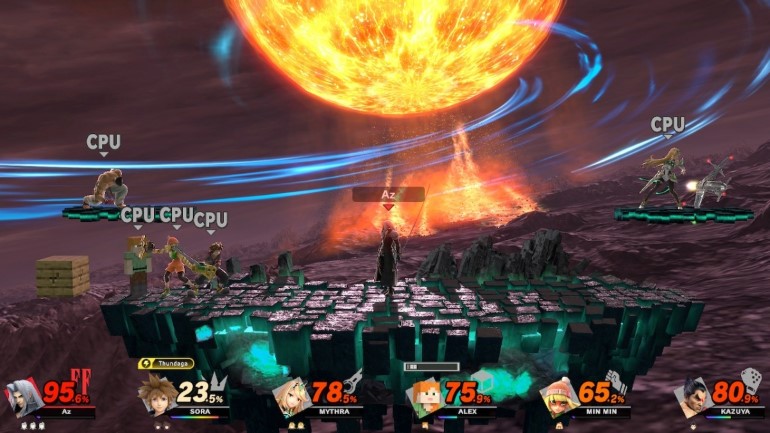Choose Mythra's portrait in the HUD
The height and width of the screenshot is (433, 770).
click(290, 396)
